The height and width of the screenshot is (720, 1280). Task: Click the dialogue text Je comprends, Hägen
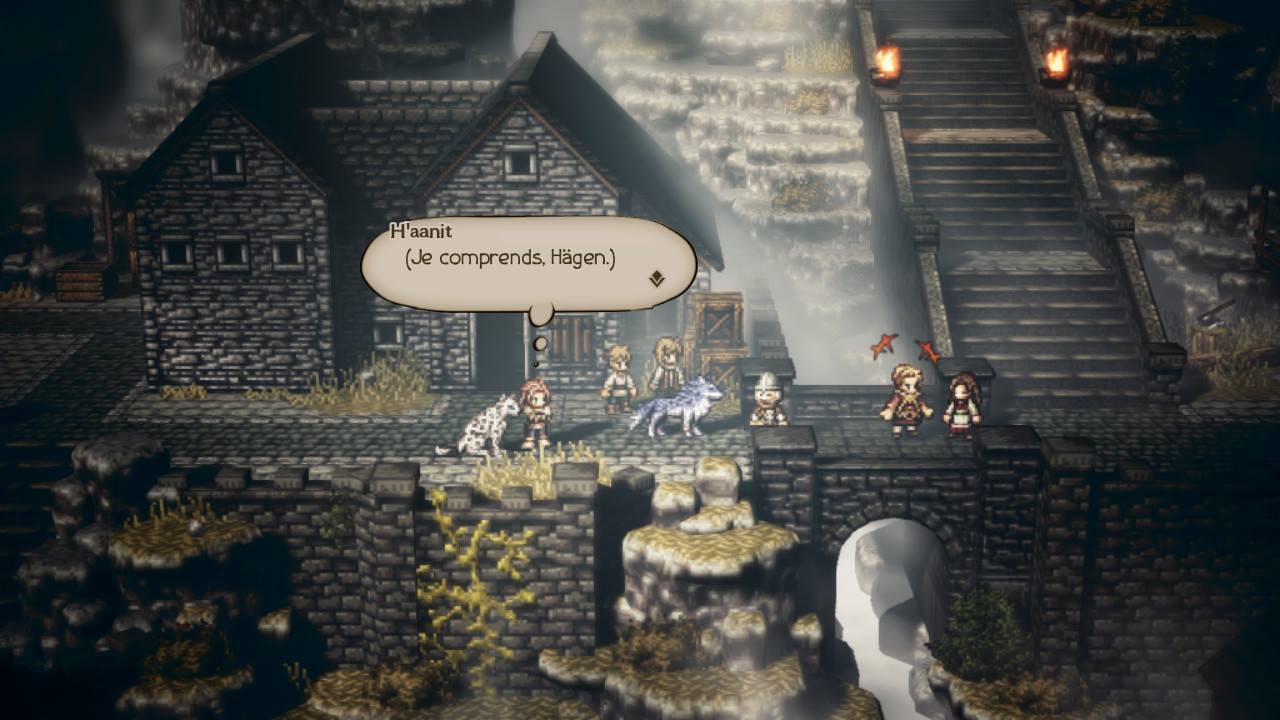[x=510, y=262]
